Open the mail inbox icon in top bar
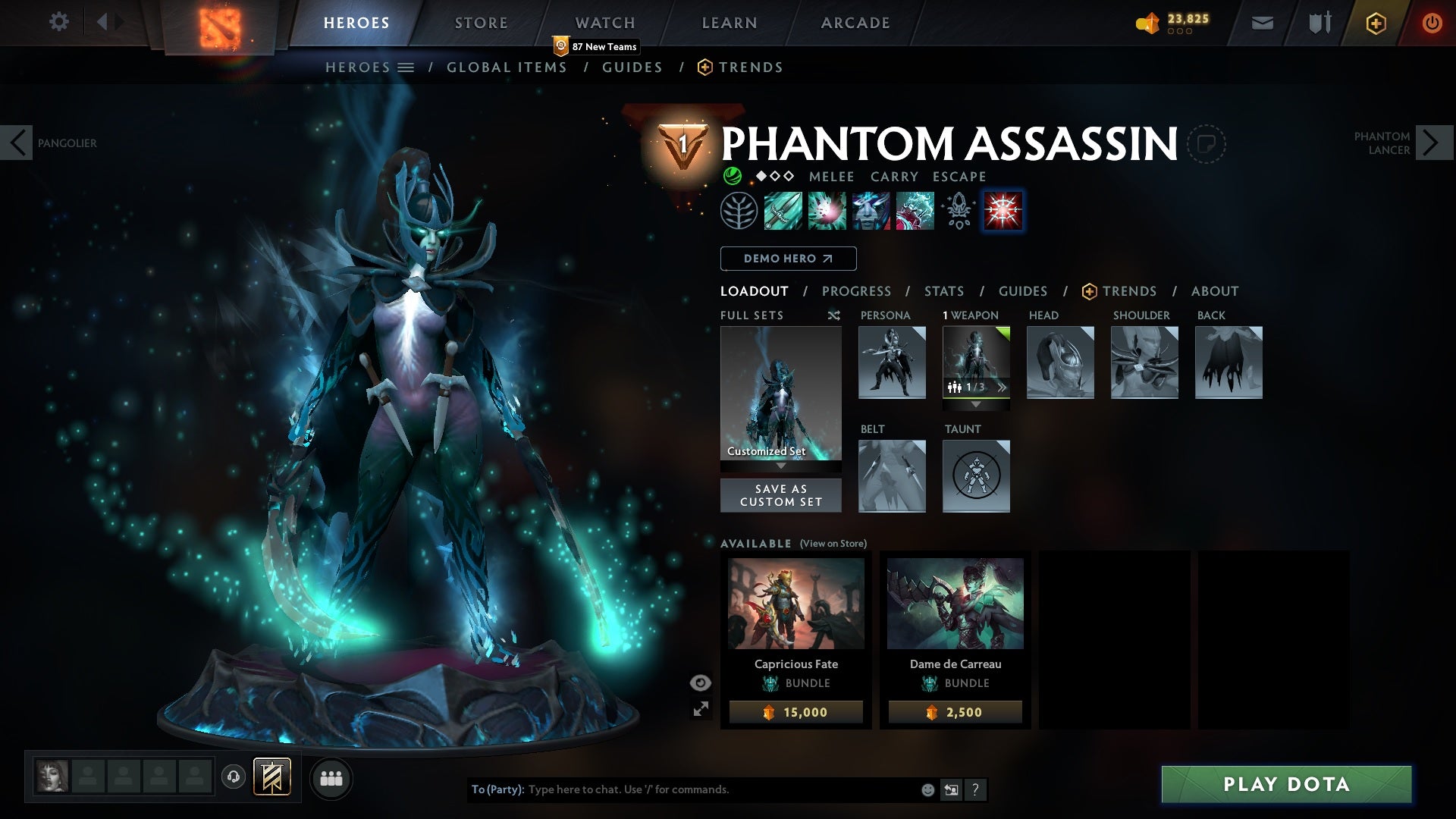1456x819 pixels. coord(1262,23)
